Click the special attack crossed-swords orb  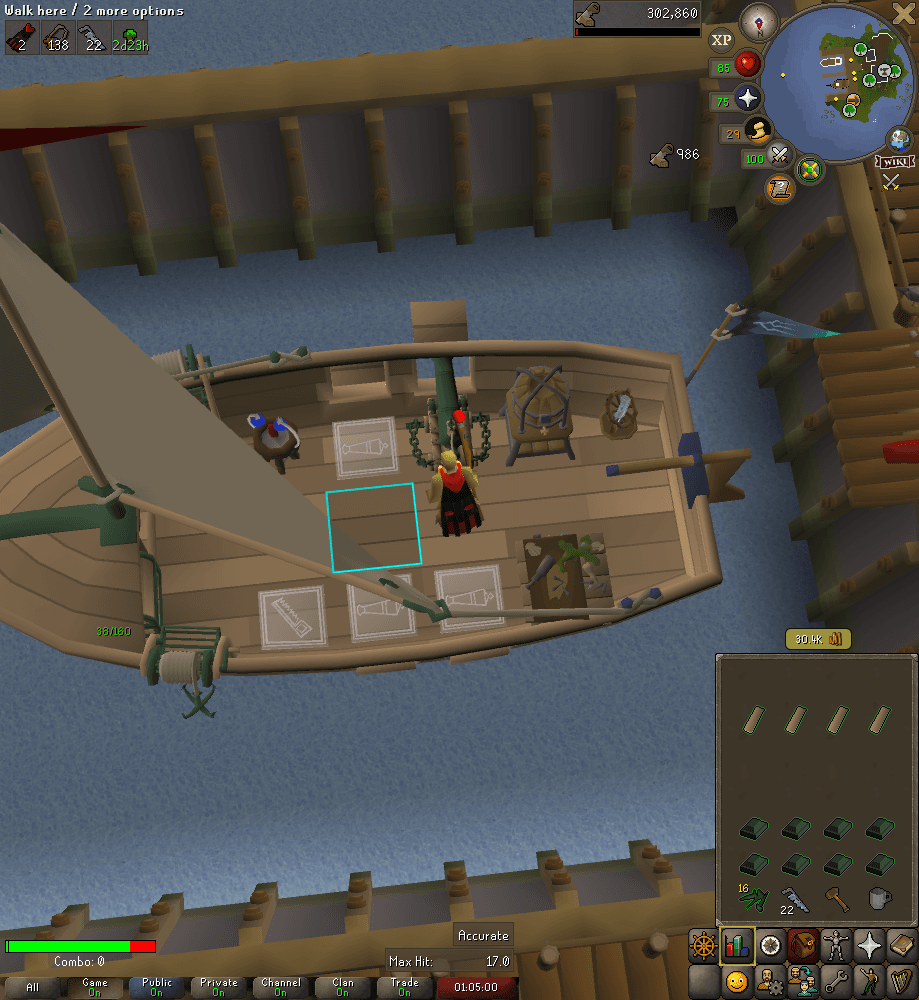click(x=780, y=157)
